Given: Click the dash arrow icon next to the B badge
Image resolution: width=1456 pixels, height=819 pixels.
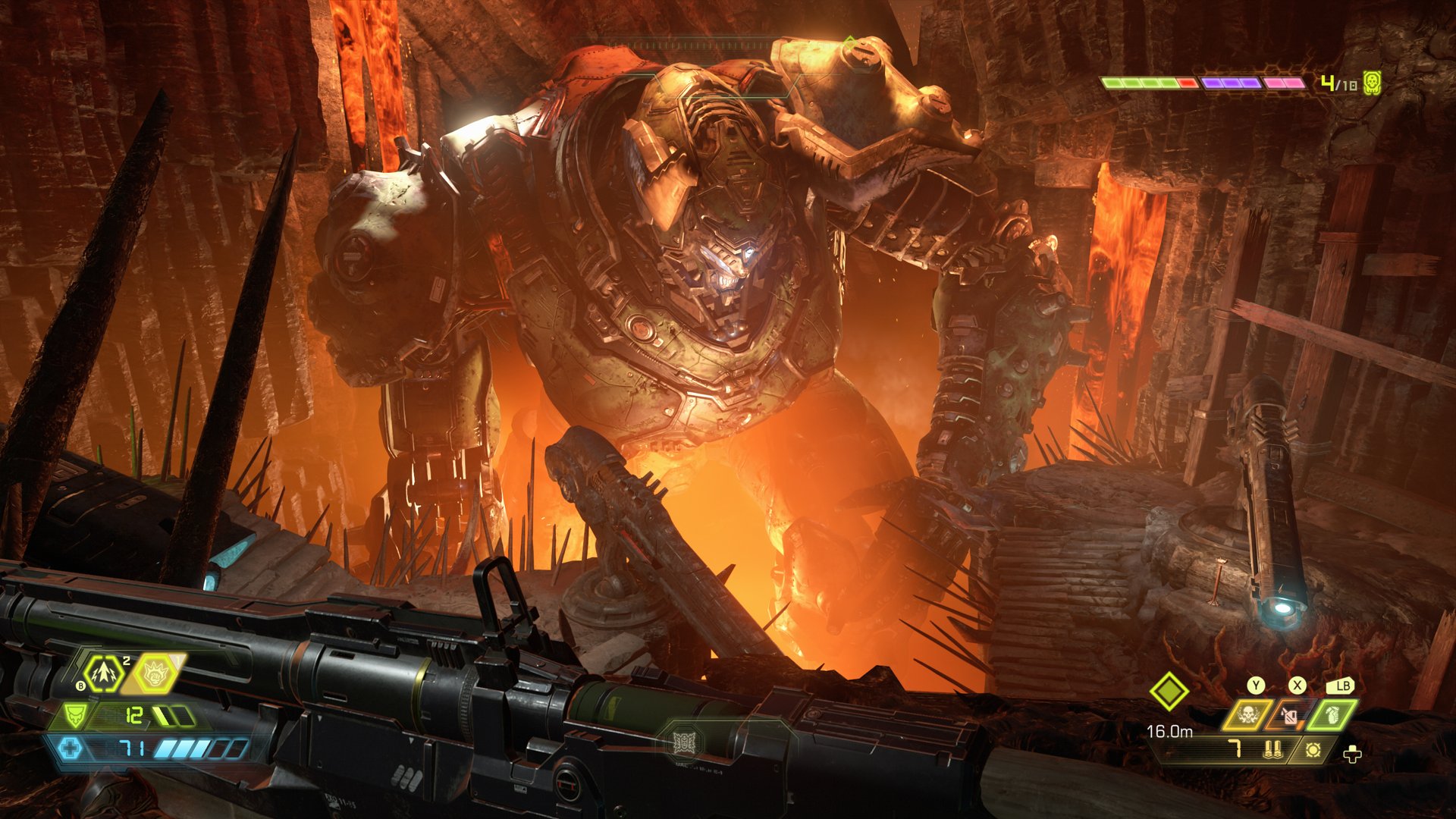Looking at the screenshot, I should click(104, 674).
